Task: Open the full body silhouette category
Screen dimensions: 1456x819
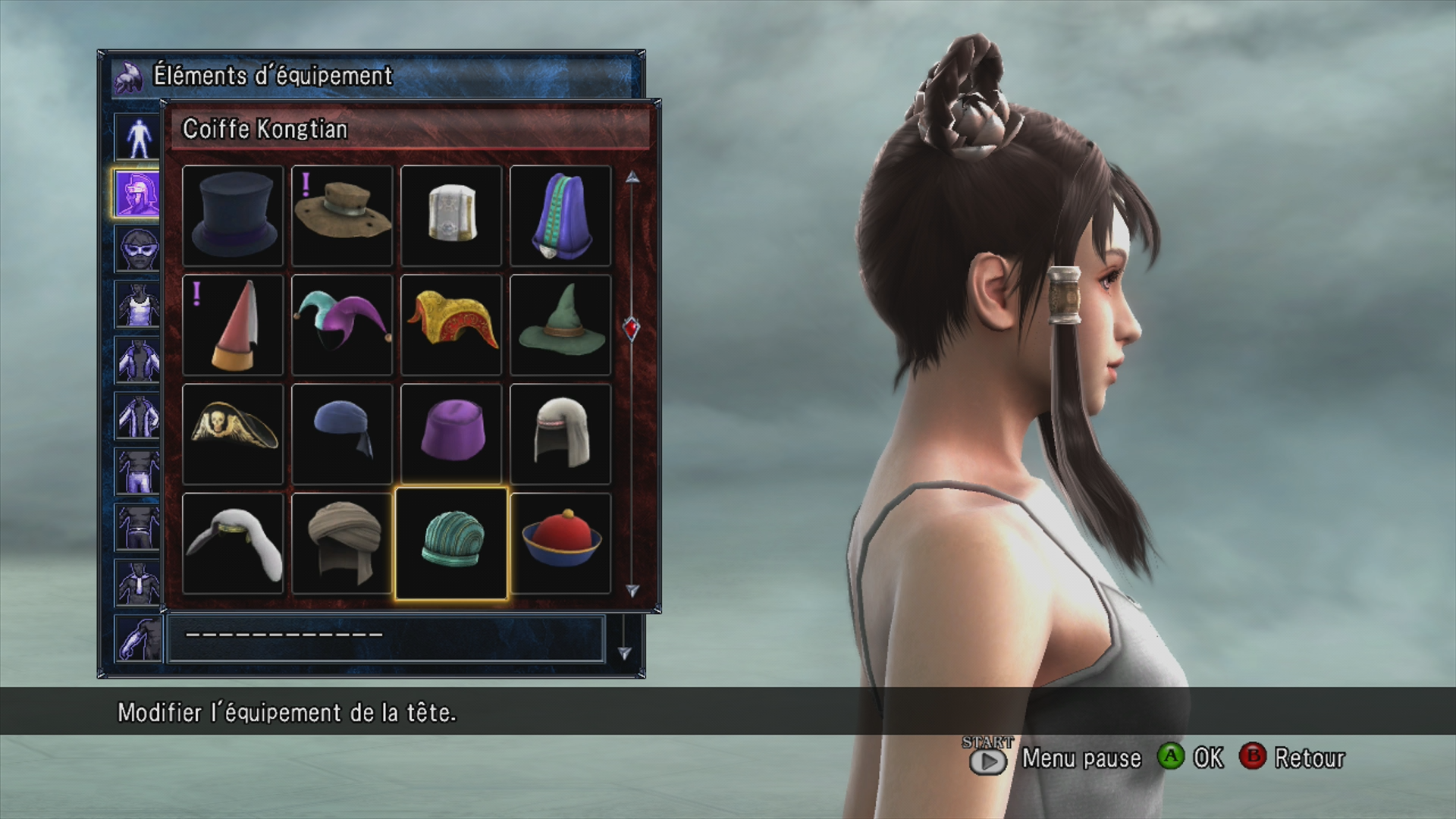Action: [137, 137]
